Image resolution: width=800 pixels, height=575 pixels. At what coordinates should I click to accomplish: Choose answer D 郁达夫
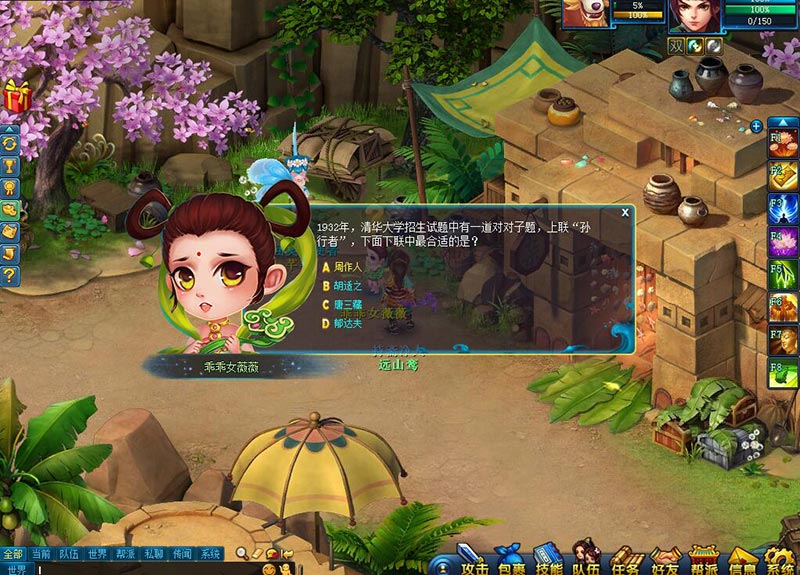tap(346, 323)
